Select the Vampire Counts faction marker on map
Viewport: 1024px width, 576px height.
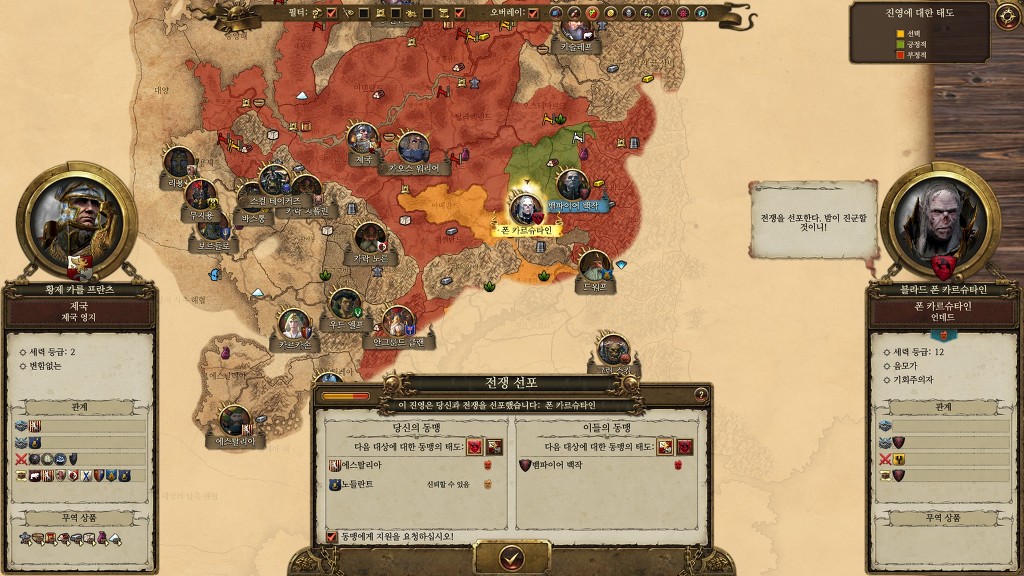(x=572, y=185)
